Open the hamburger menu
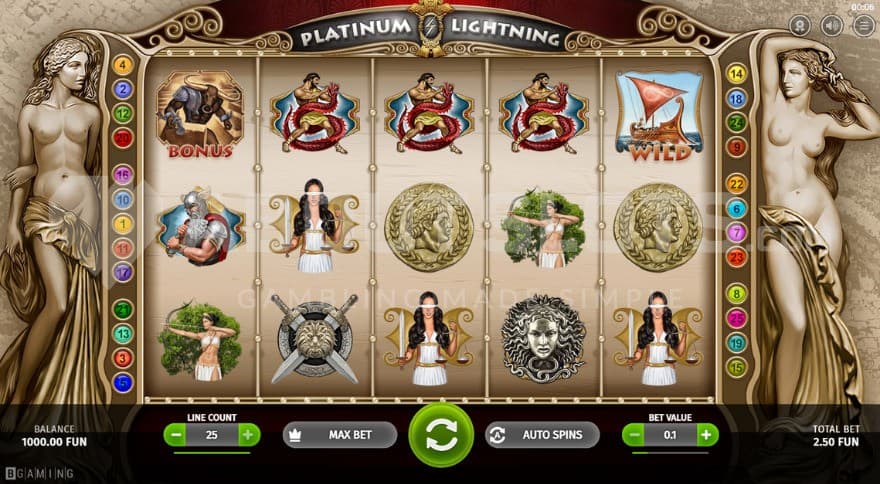The width and height of the screenshot is (880, 484). [863, 25]
